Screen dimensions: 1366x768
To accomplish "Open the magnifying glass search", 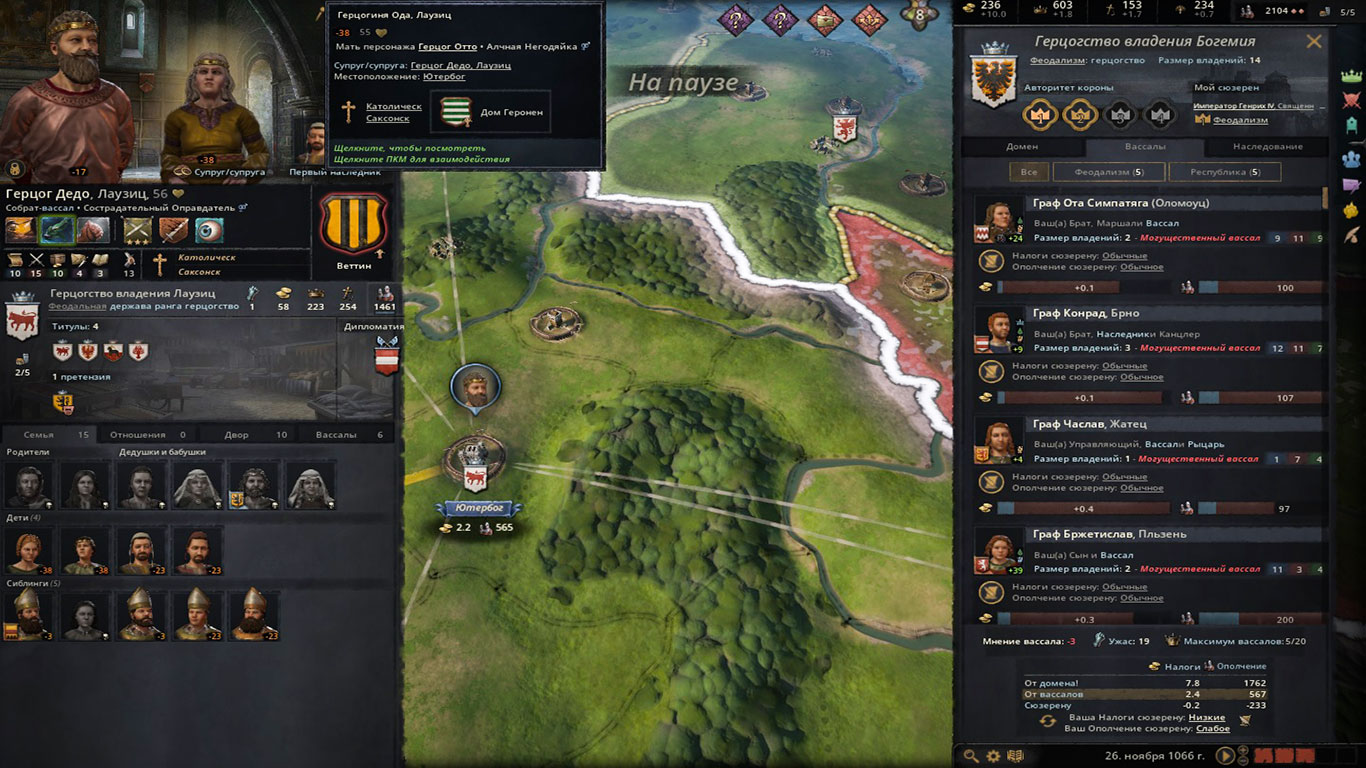I will coord(971,756).
